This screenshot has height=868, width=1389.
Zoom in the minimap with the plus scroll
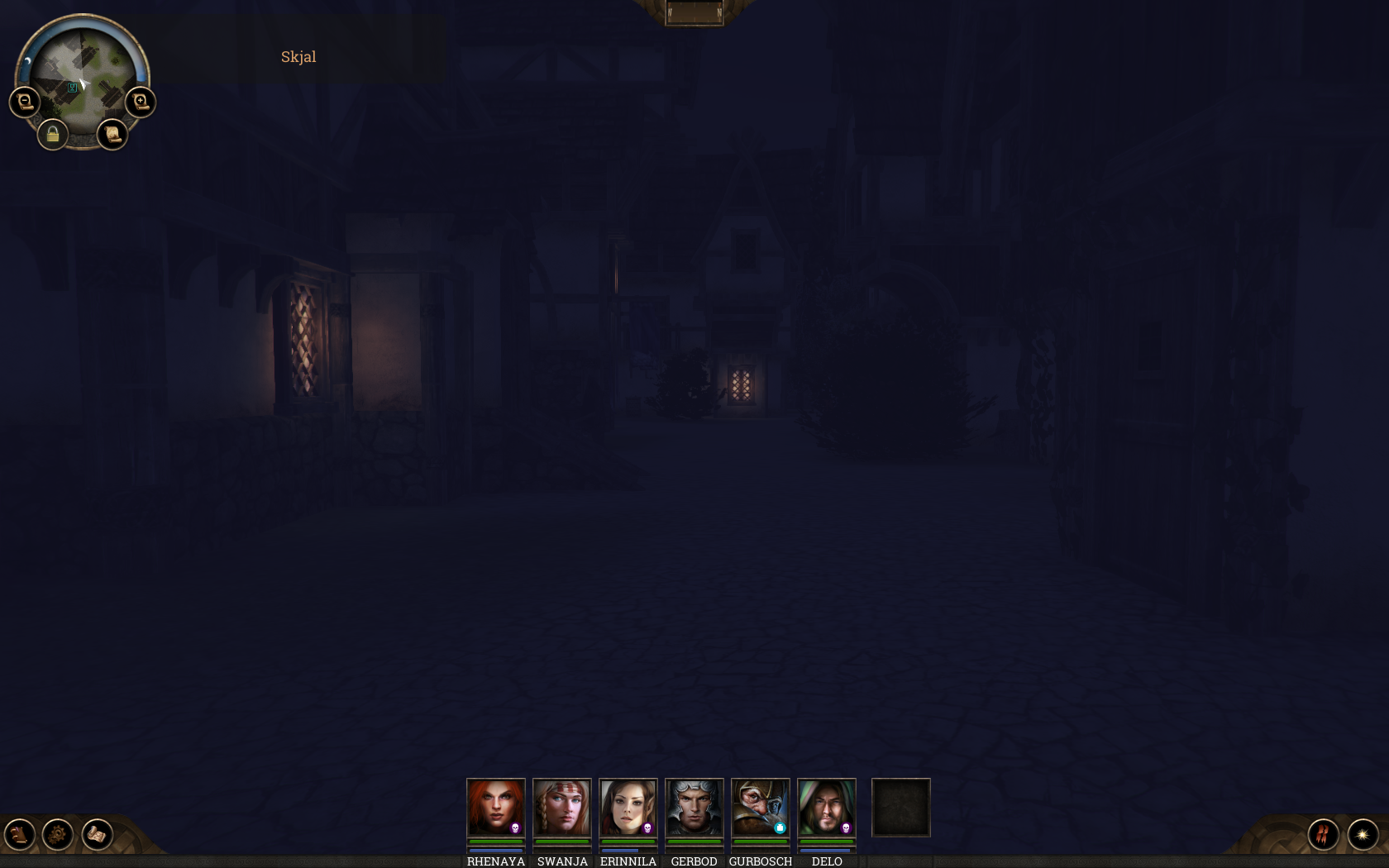(x=141, y=102)
